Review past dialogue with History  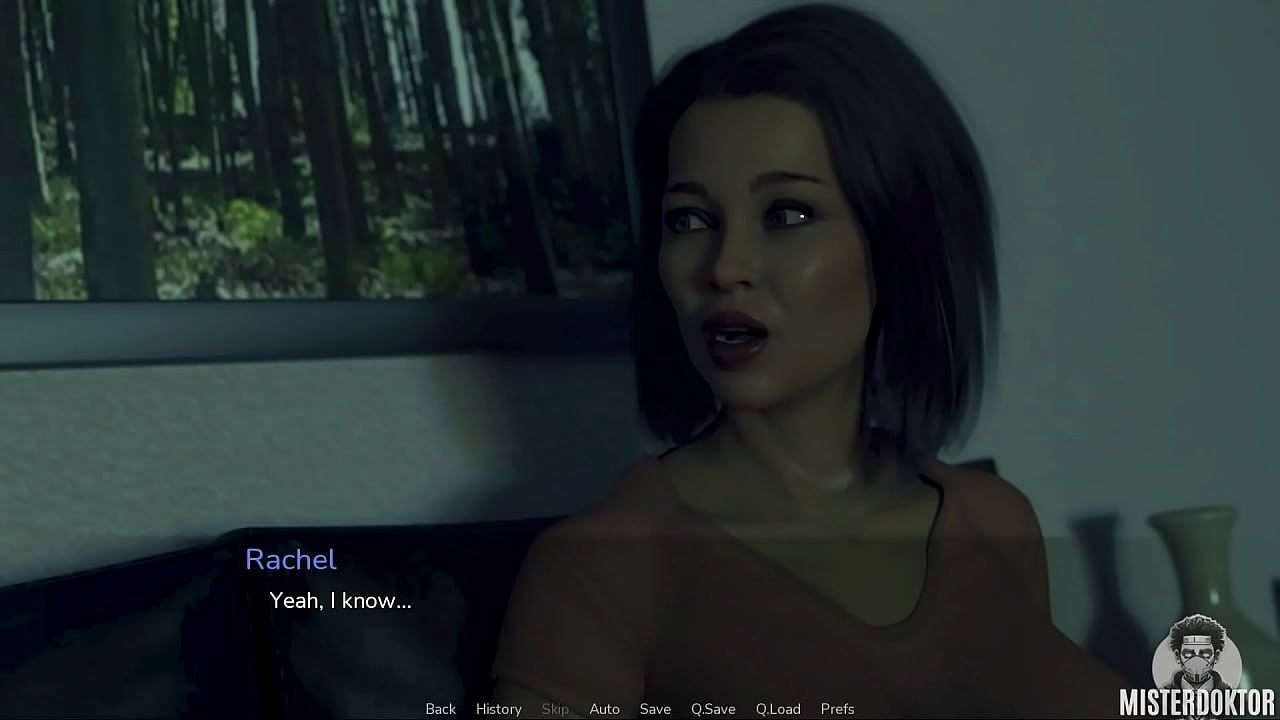click(498, 708)
